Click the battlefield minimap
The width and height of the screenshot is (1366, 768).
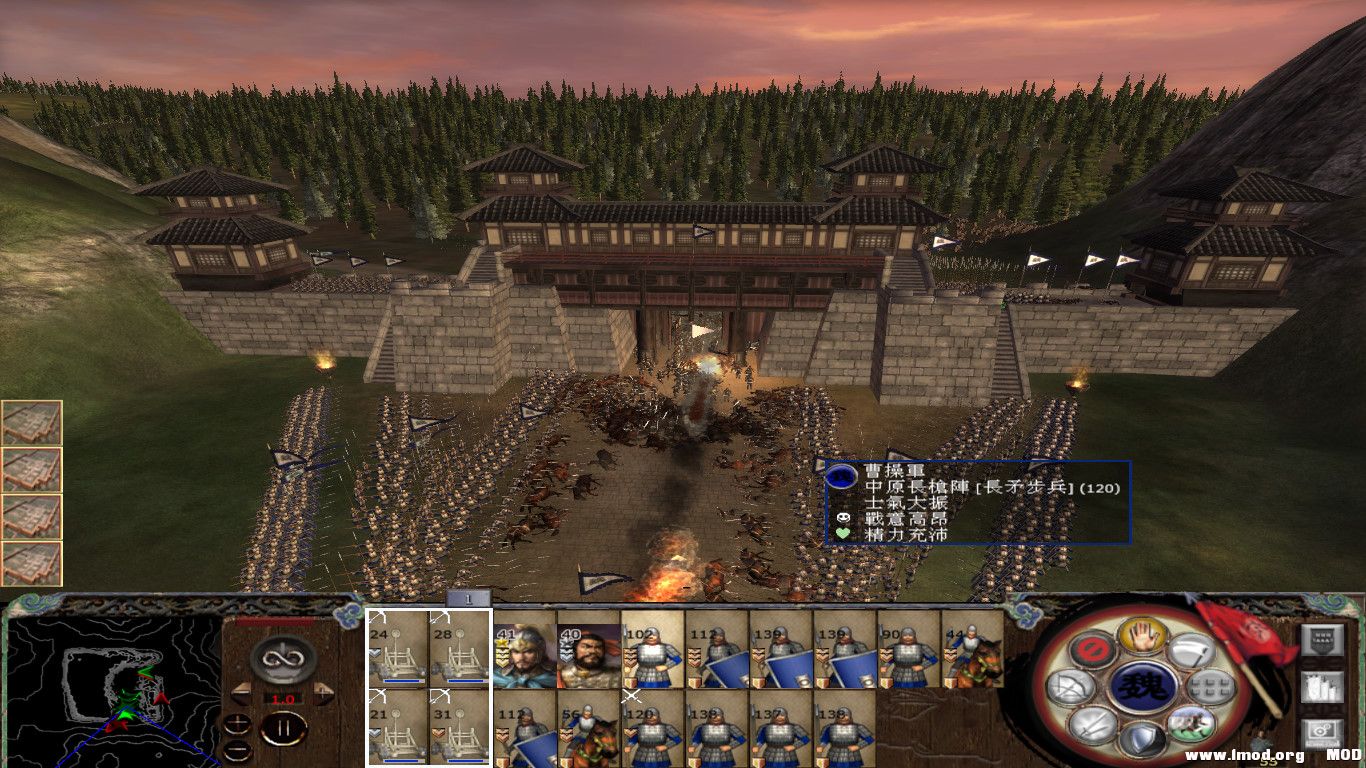coord(112,690)
